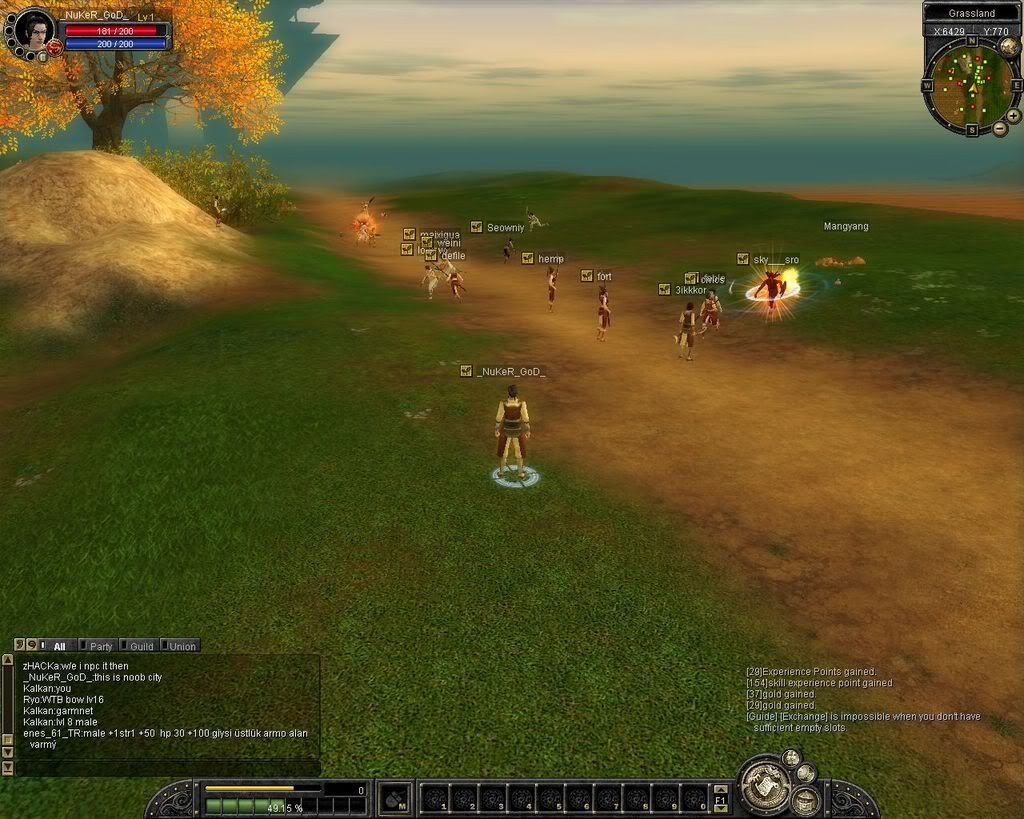Select the player name tag sky__sro

776,260
